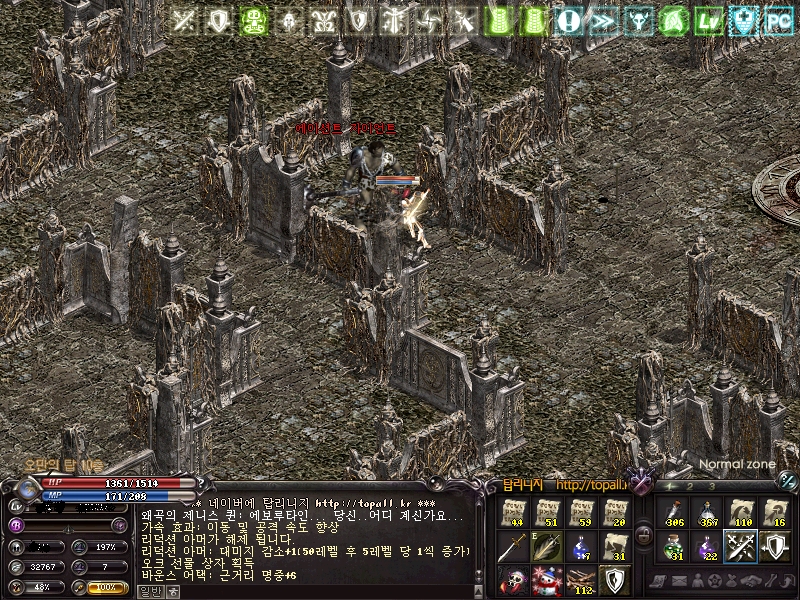Select the green Lv status icon
Screen dimensions: 800x600
pos(710,20)
